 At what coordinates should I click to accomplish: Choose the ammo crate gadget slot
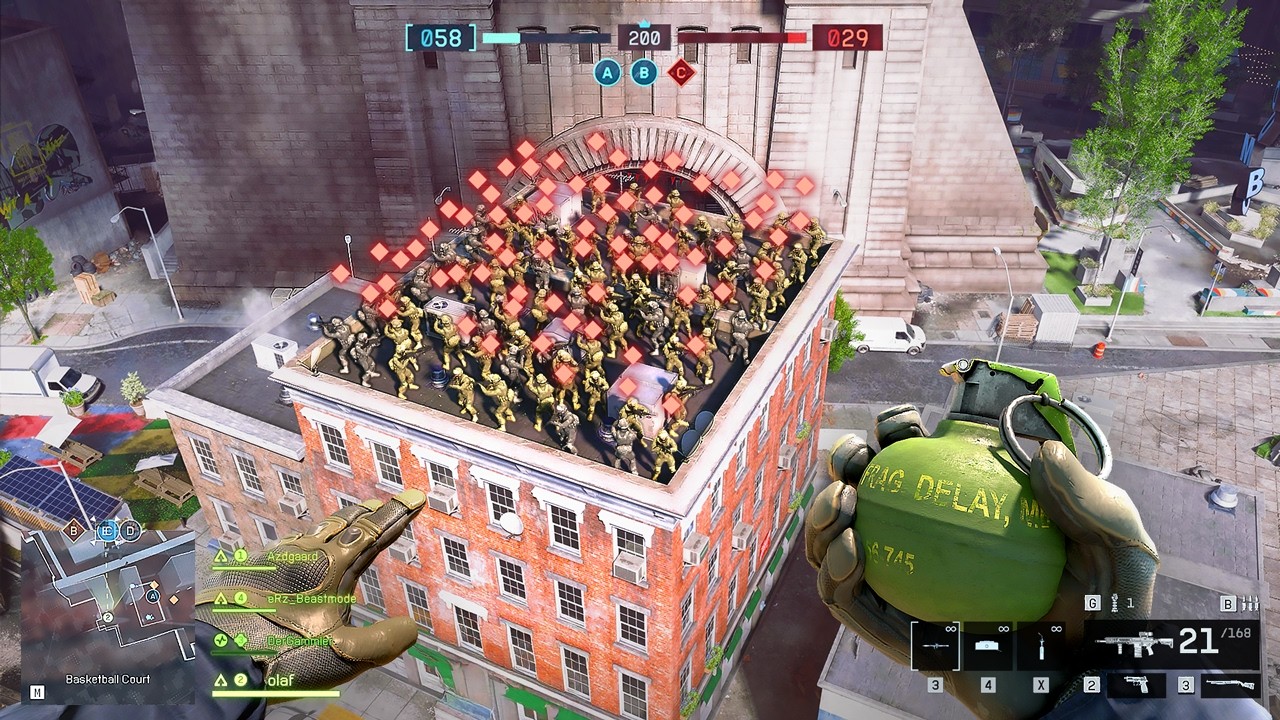pos(988,646)
